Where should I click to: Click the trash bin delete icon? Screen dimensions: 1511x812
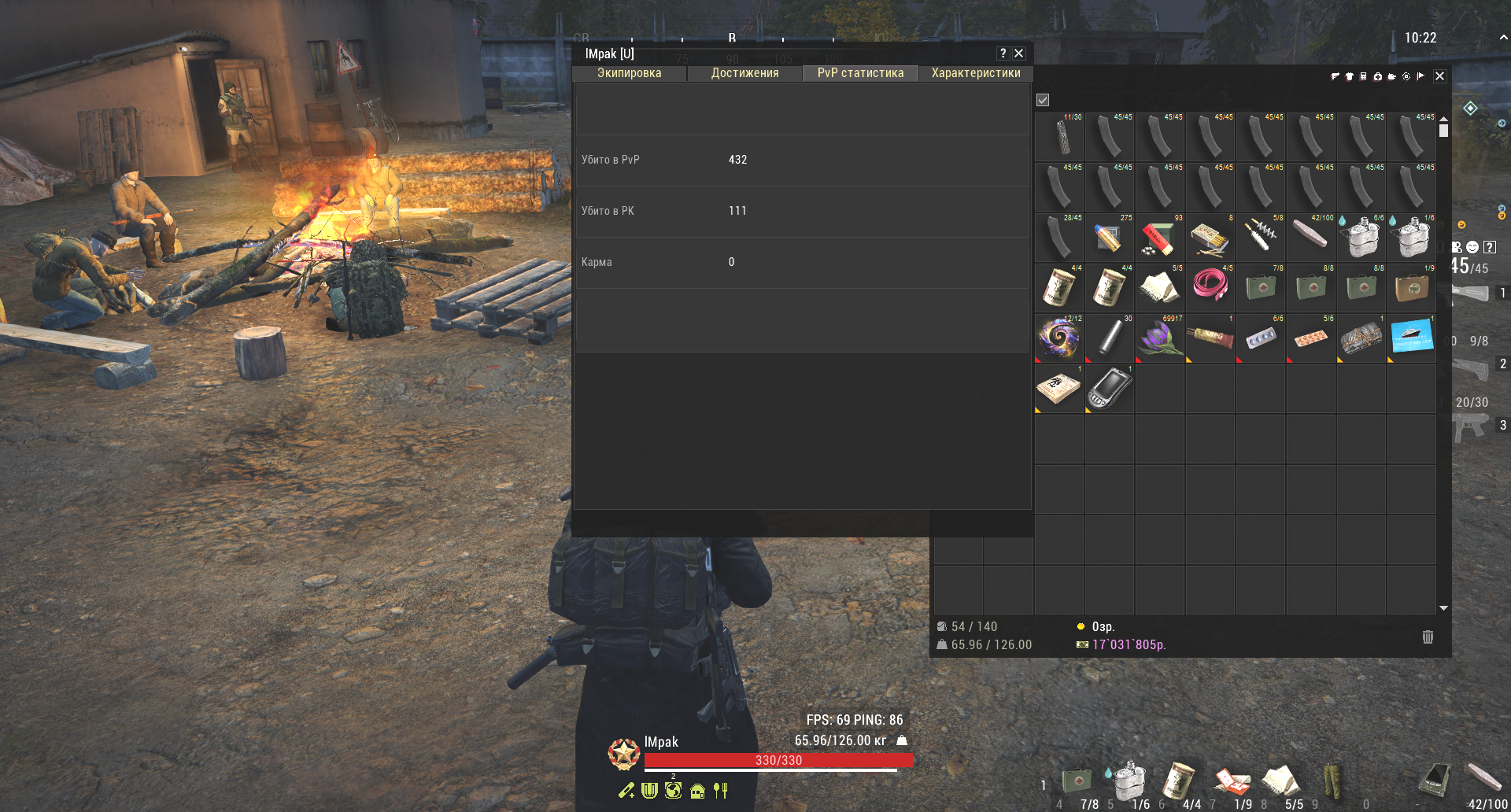click(x=1428, y=637)
